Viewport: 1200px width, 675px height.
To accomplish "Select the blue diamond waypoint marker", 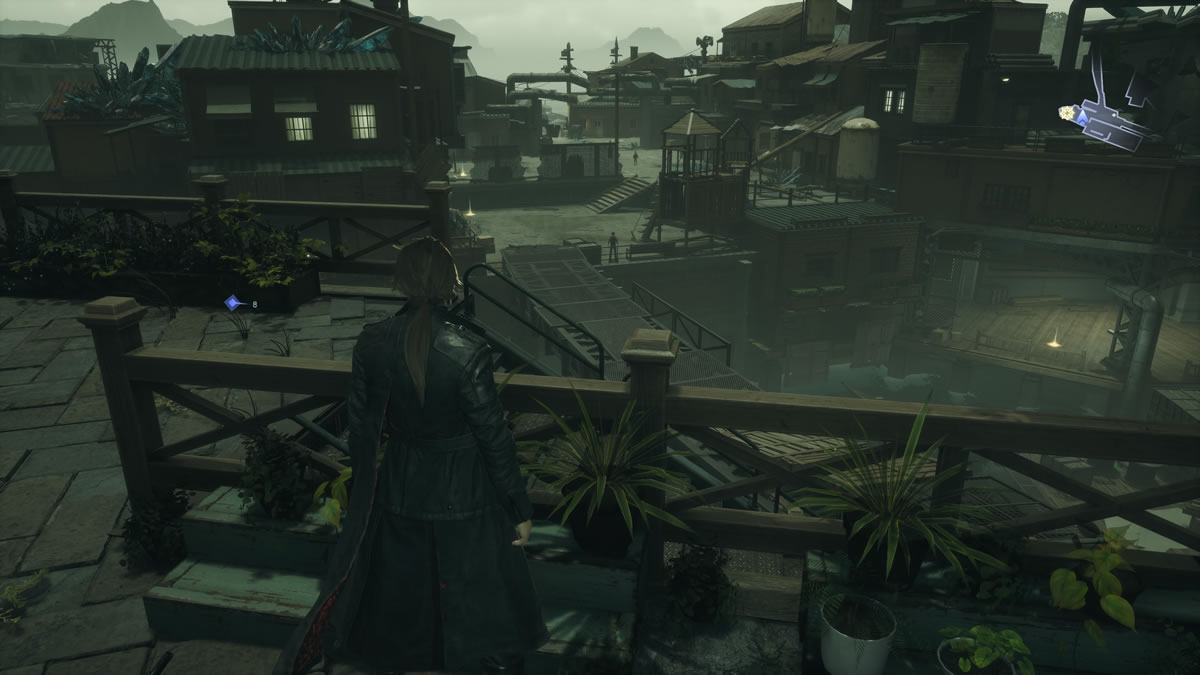I will (232, 302).
